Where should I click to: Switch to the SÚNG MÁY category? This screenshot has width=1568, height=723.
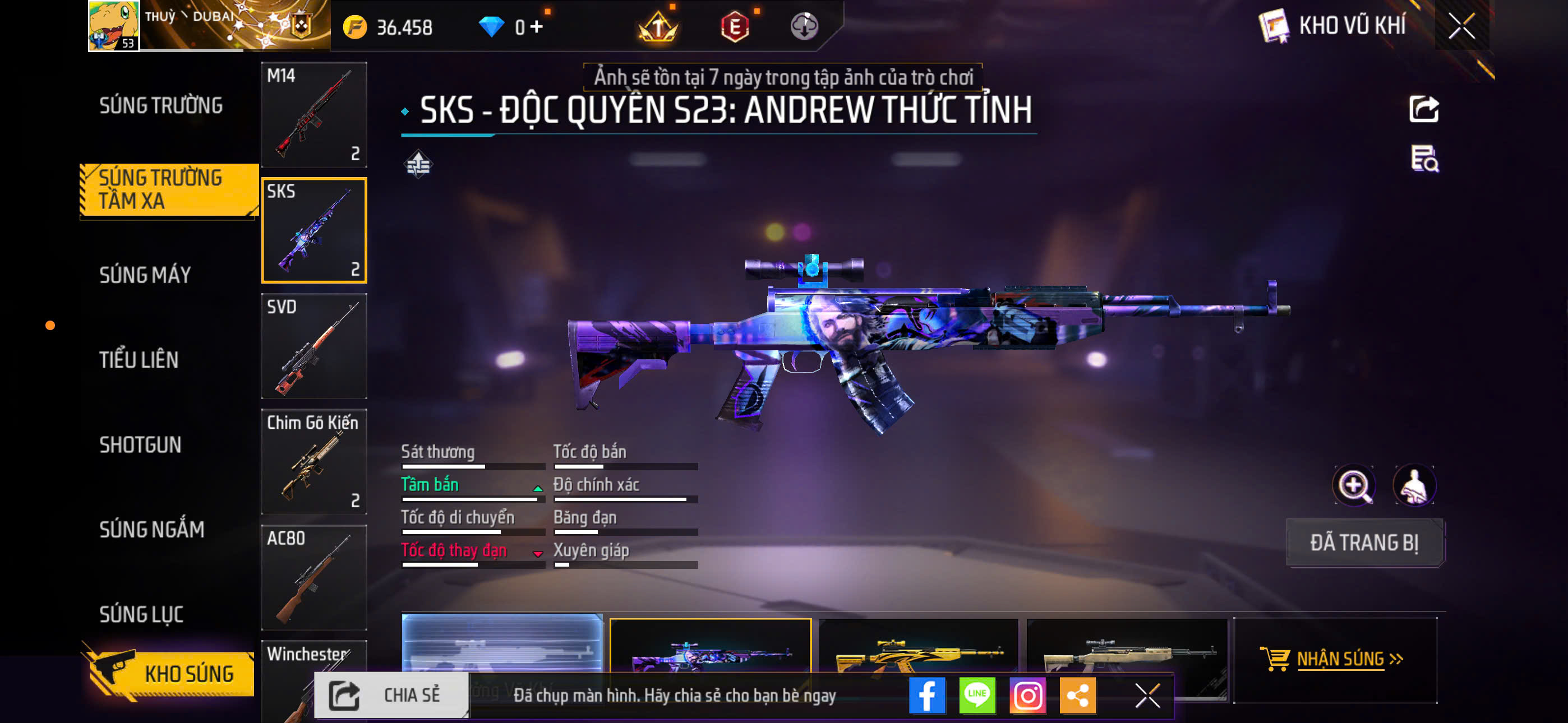146,275
